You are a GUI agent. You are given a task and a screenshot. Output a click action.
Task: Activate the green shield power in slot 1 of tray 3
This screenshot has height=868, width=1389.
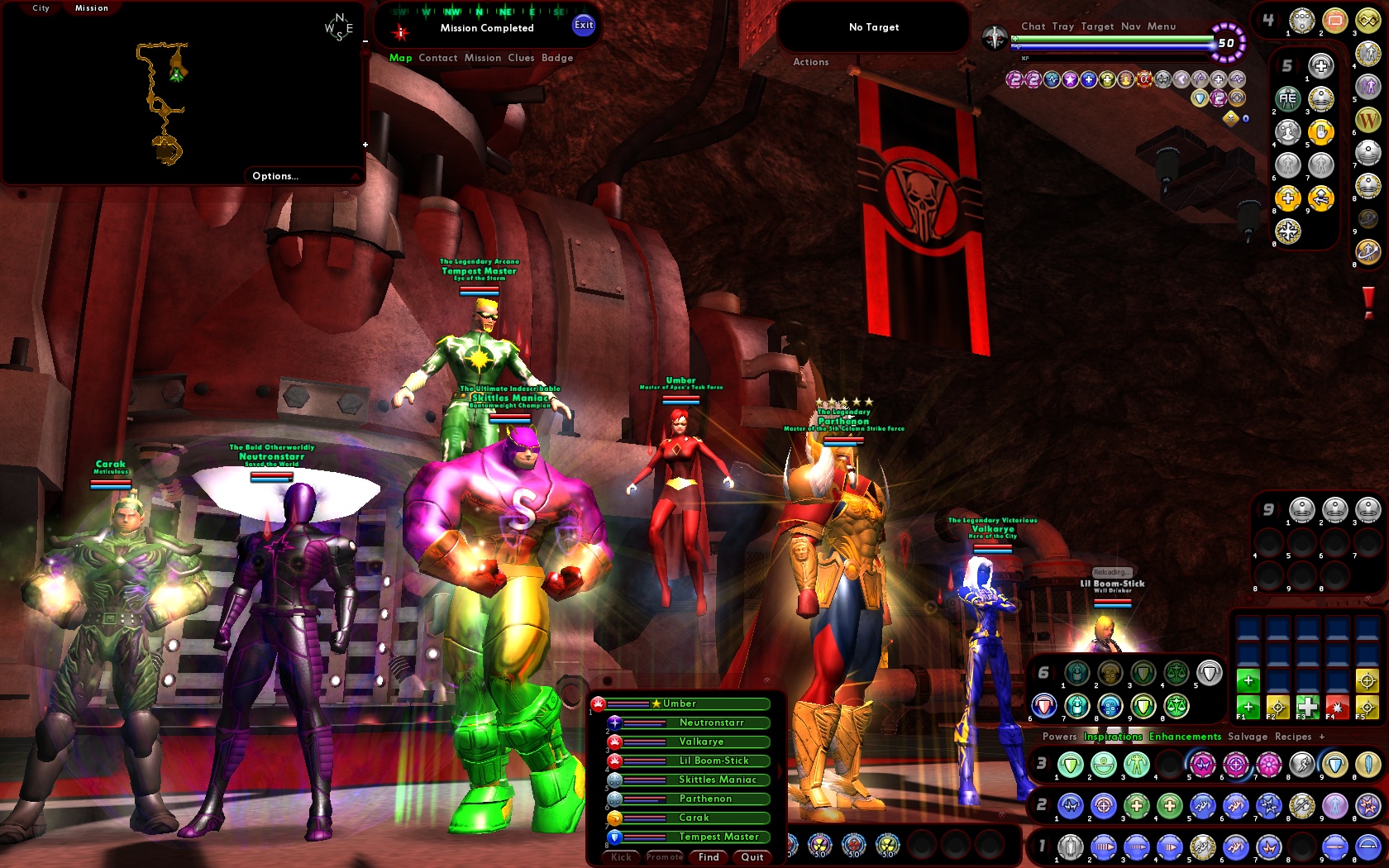click(1072, 765)
